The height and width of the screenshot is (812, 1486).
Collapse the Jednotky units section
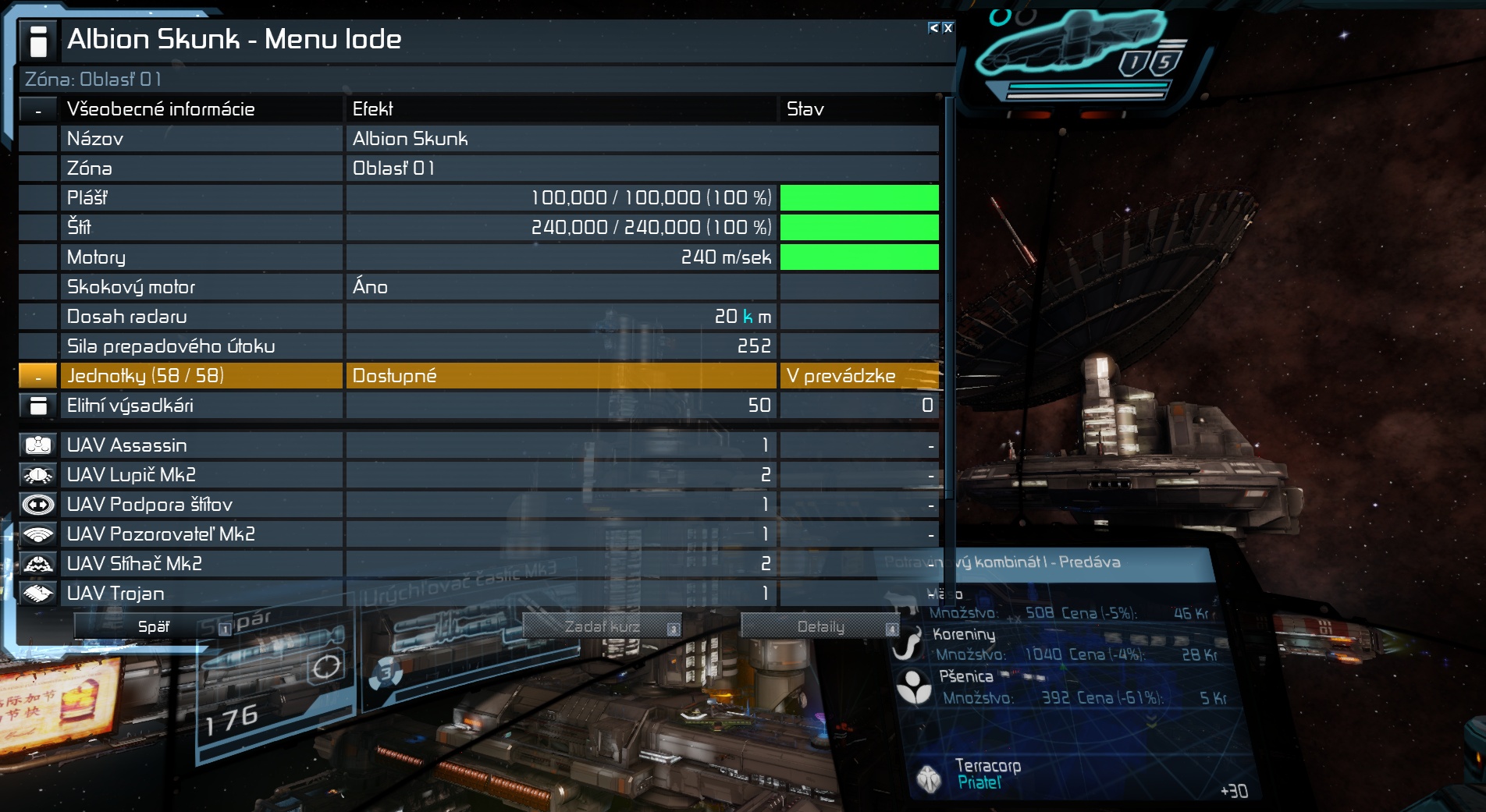pos(38,376)
